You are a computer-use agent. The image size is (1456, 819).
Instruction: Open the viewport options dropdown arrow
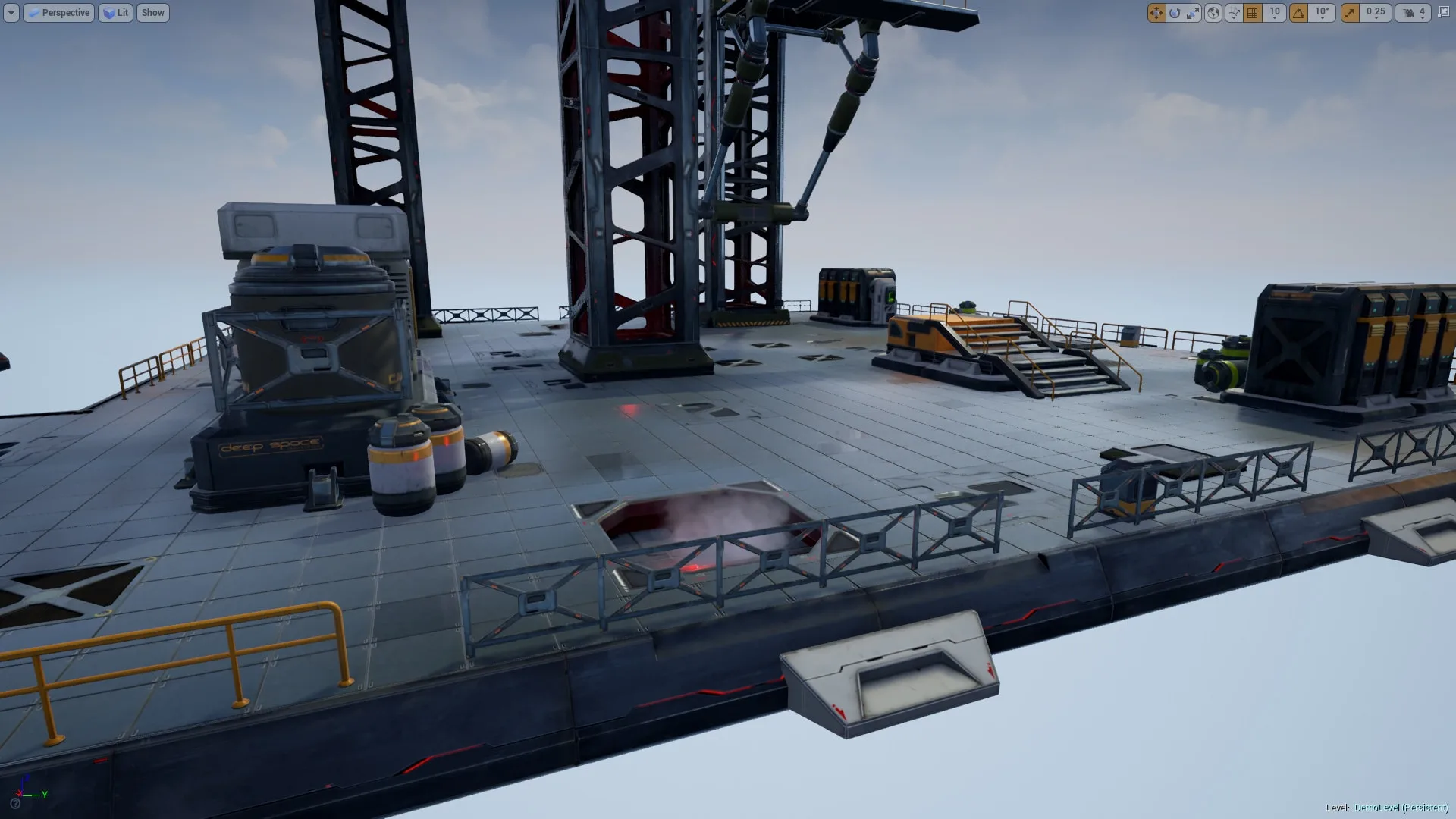pos(10,13)
